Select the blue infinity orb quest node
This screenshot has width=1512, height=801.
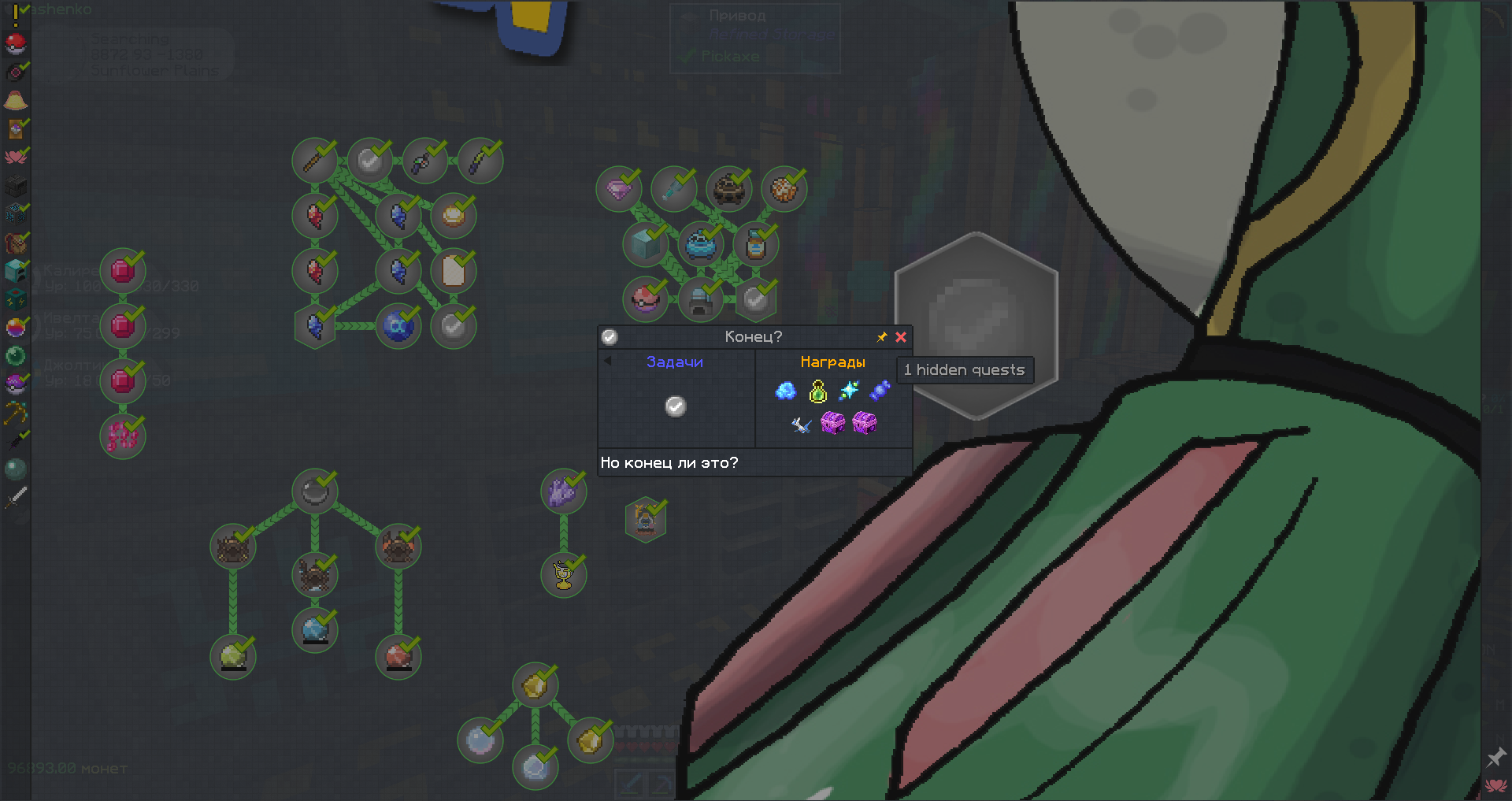398,325
